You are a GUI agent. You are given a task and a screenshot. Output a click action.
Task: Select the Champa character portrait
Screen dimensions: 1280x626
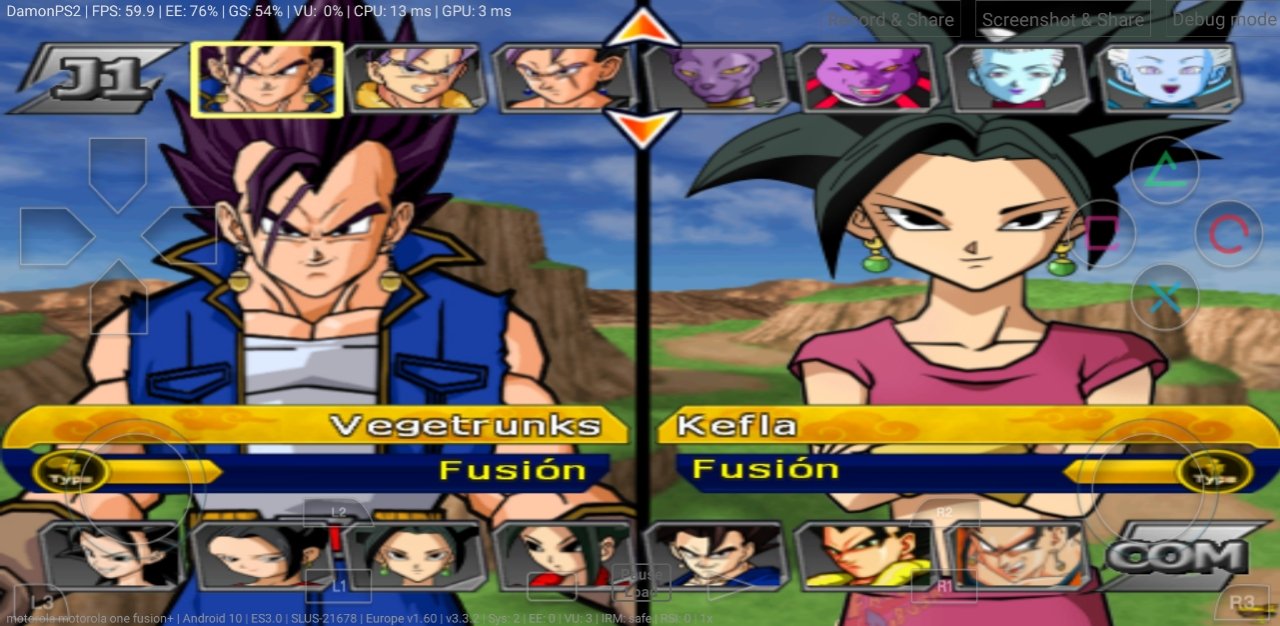pos(865,78)
